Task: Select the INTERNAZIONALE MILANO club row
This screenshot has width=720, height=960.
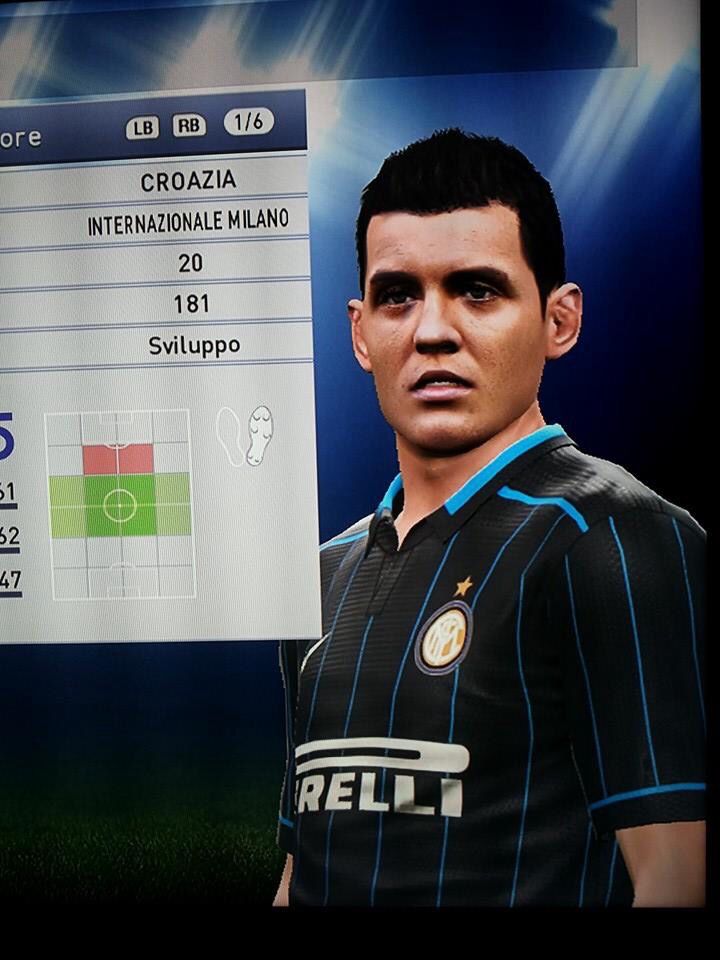Action: click(188, 223)
